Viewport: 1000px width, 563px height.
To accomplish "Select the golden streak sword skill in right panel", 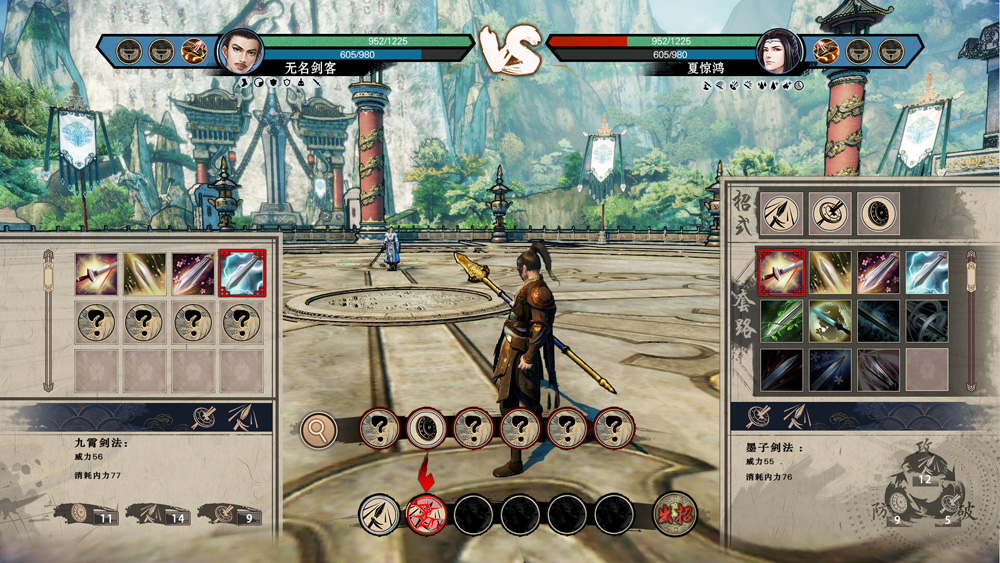I will coord(830,272).
